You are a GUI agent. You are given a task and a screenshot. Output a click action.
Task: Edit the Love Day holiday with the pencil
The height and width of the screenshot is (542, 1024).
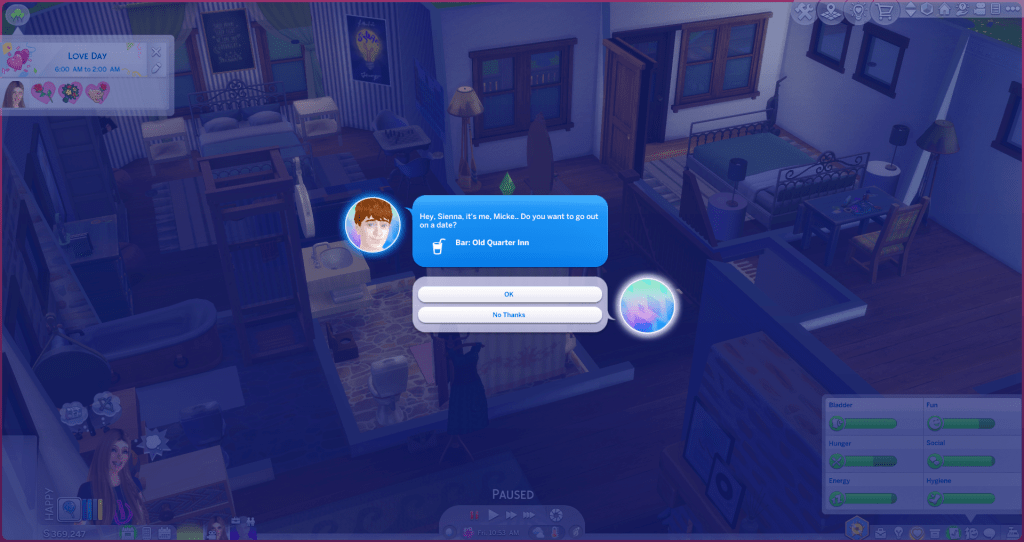tap(156, 67)
